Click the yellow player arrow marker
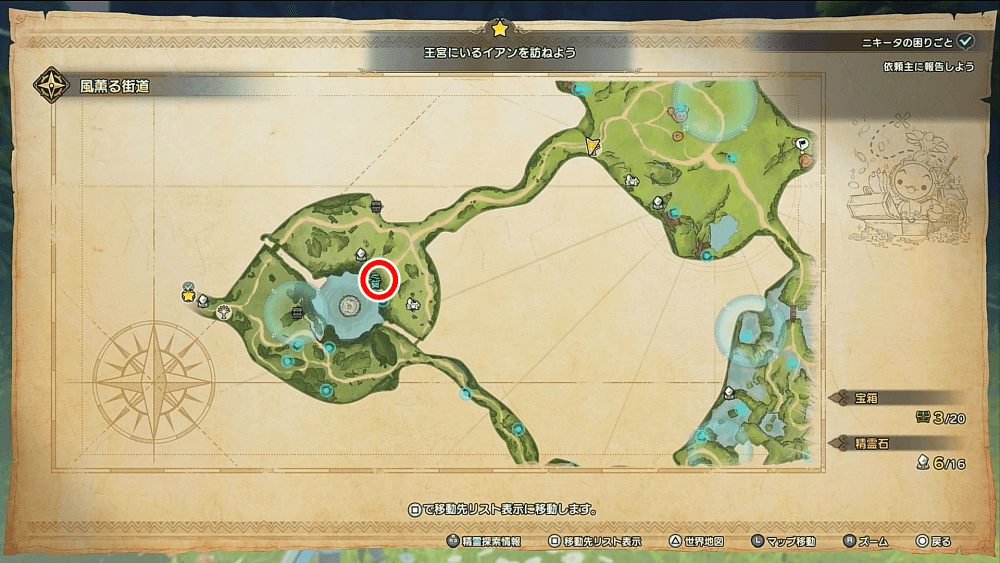The height and width of the screenshot is (563, 1000). (593, 146)
